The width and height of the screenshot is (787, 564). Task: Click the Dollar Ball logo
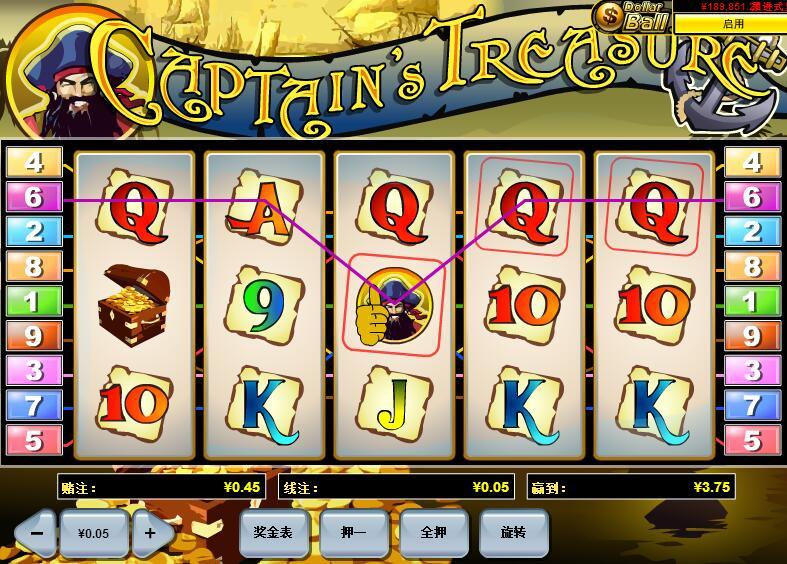point(631,15)
